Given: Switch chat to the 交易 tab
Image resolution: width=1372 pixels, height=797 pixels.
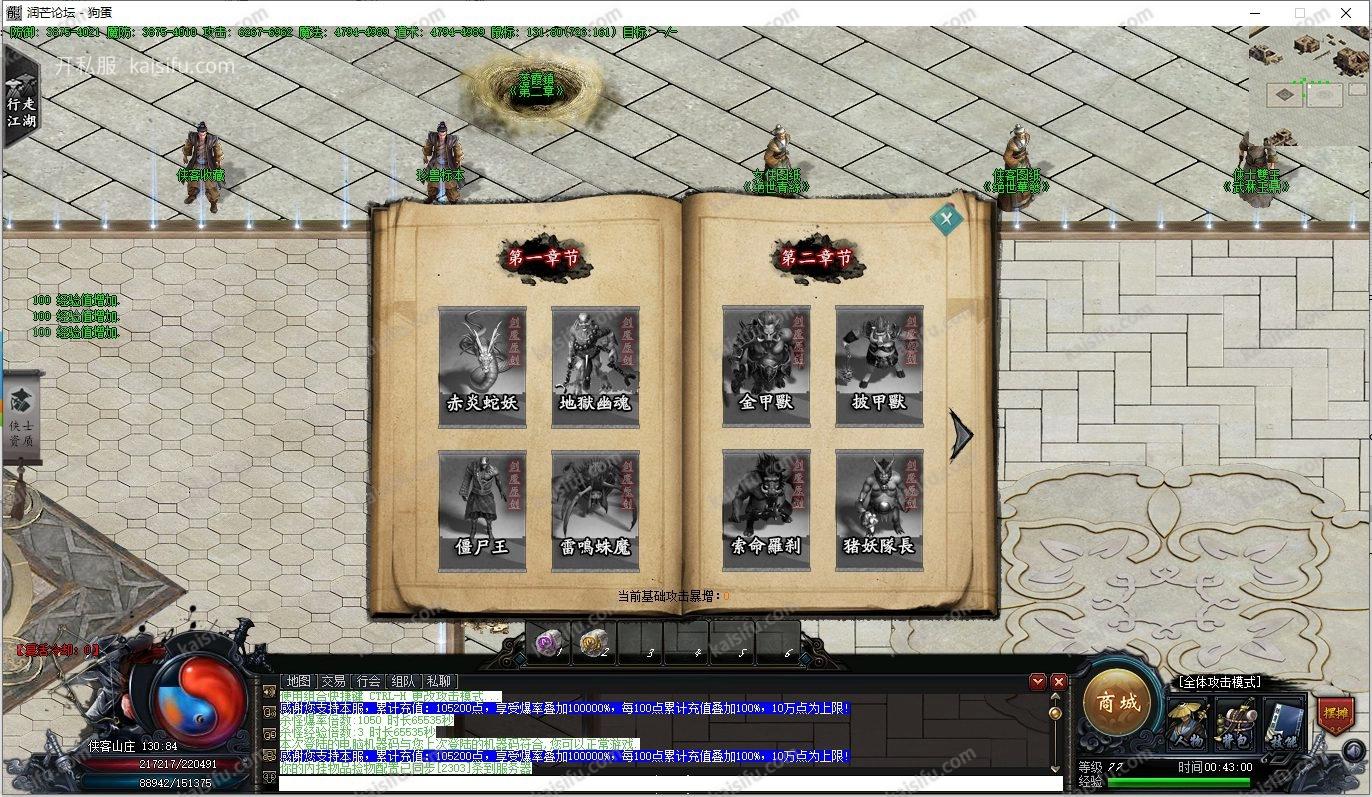Looking at the screenshot, I should point(333,681).
